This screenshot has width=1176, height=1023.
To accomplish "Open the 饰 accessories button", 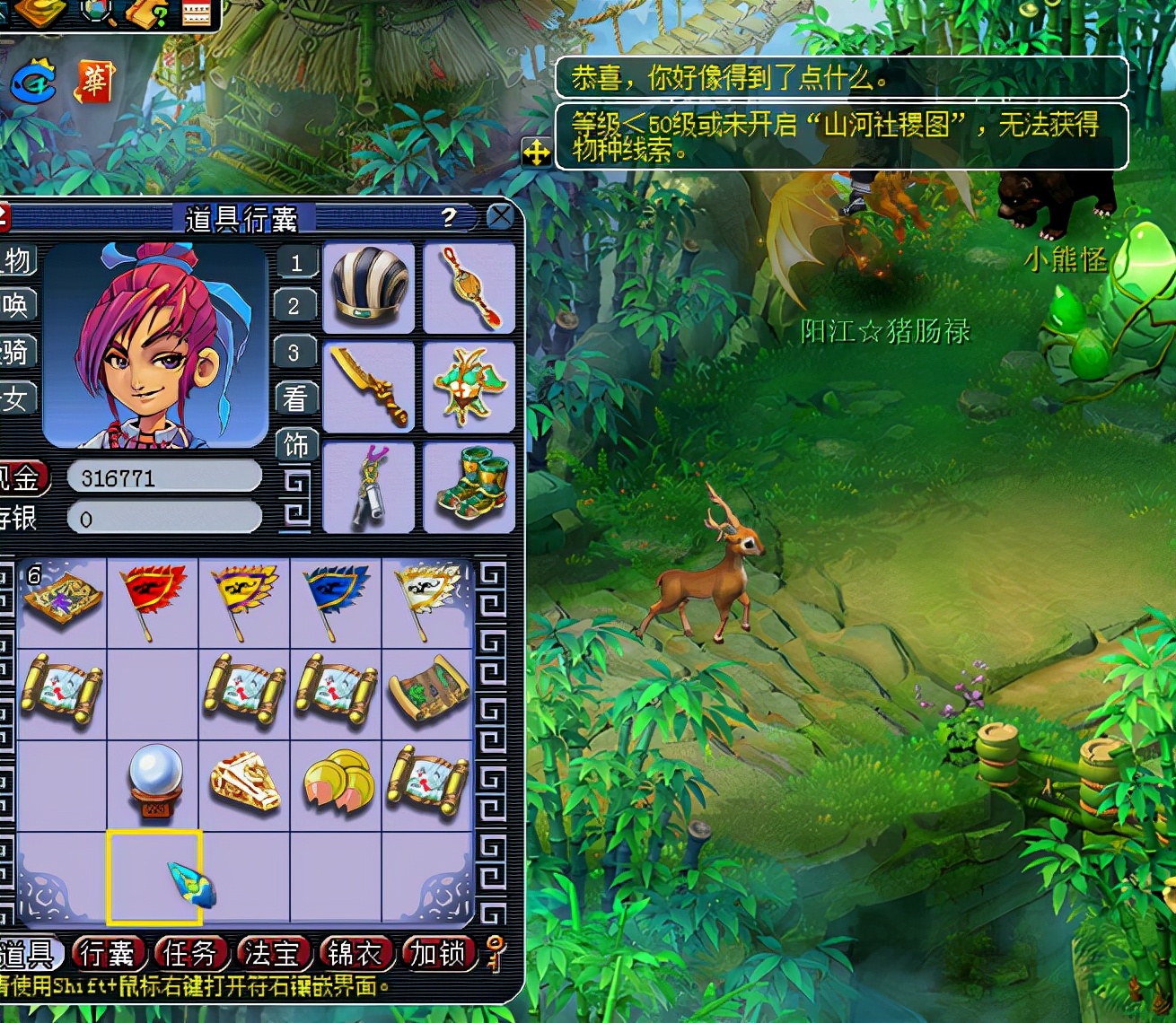I will coord(296,445).
